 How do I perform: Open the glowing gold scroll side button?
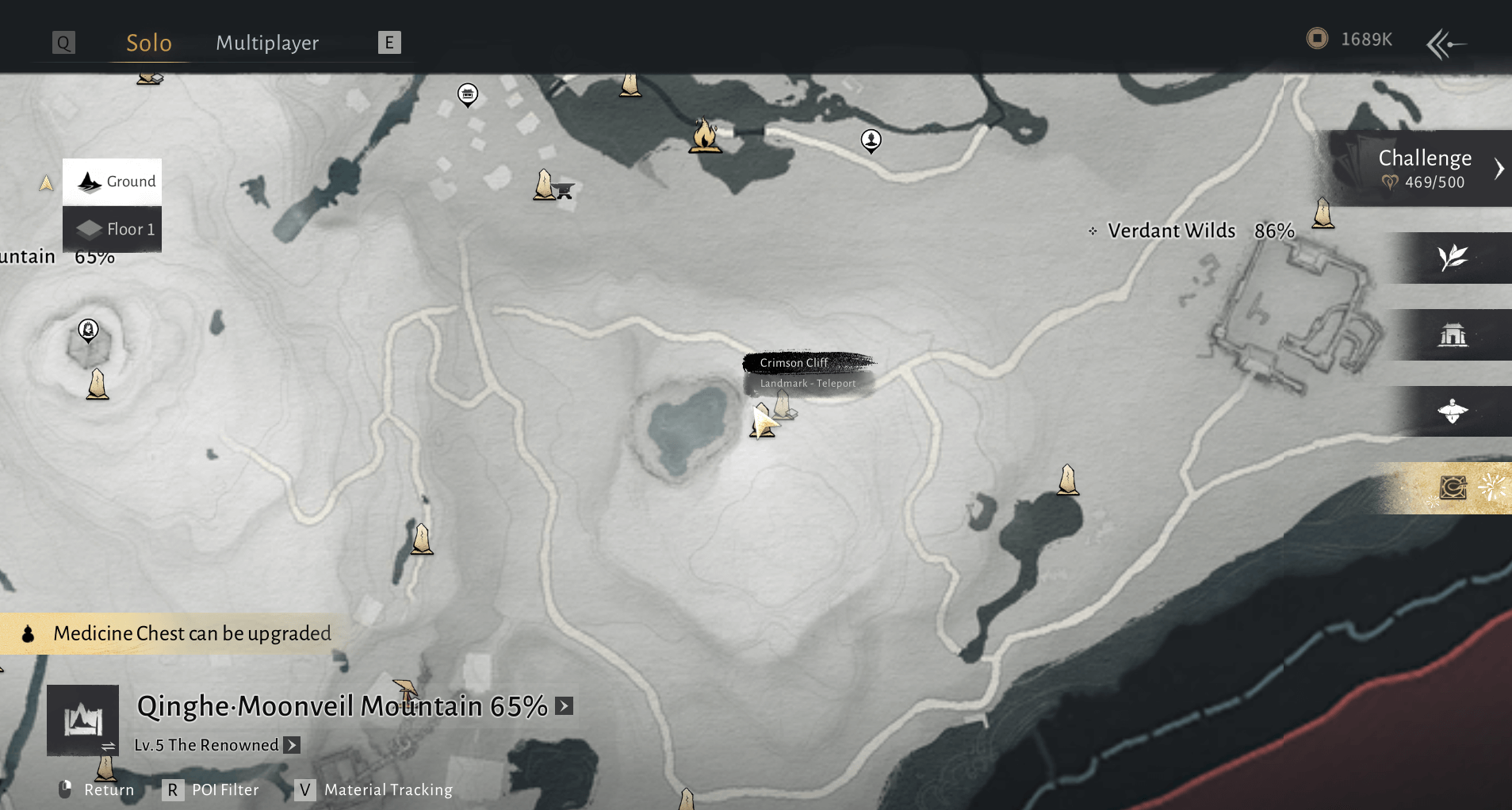click(x=1453, y=487)
